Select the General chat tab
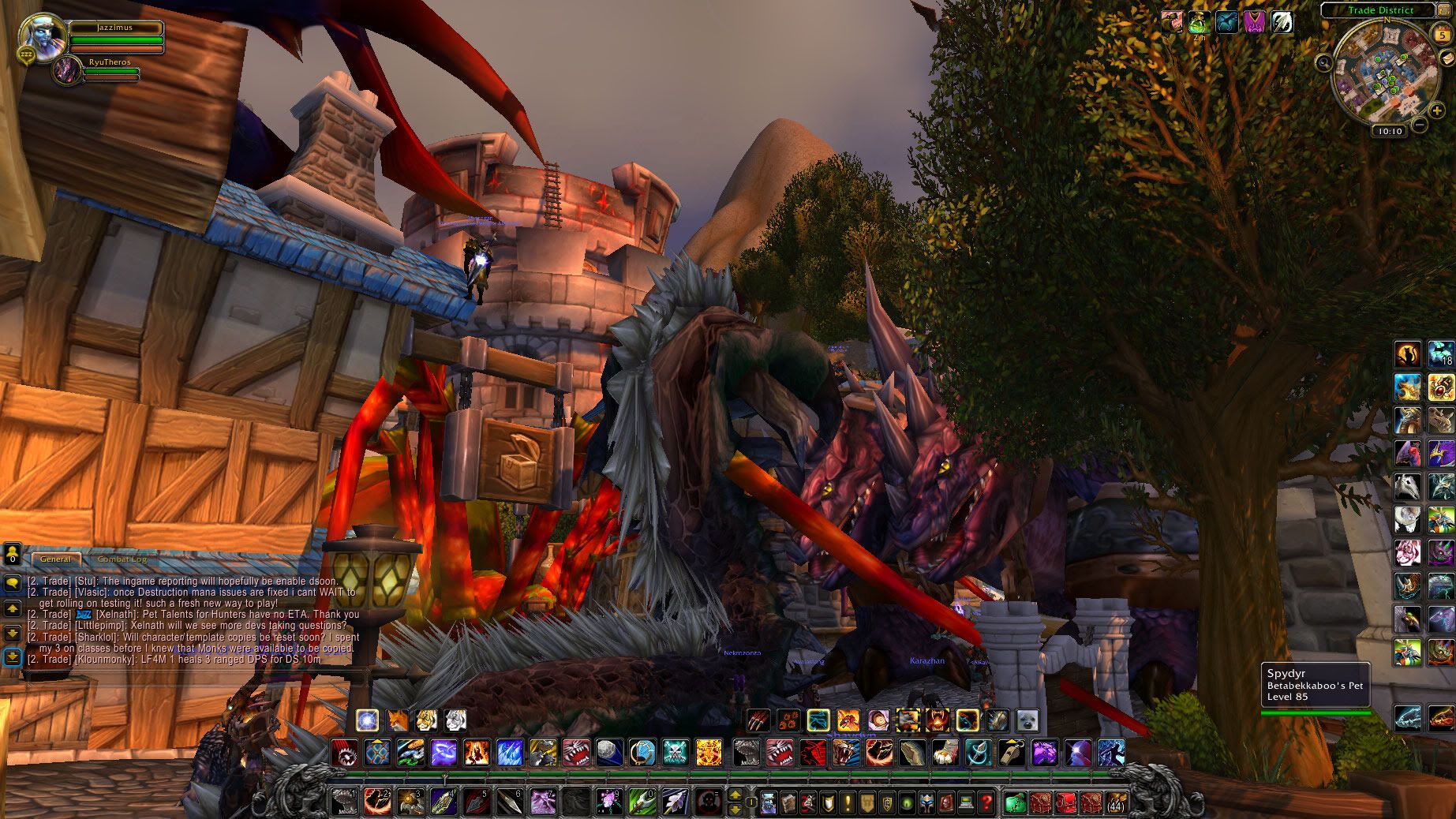 (56, 559)
